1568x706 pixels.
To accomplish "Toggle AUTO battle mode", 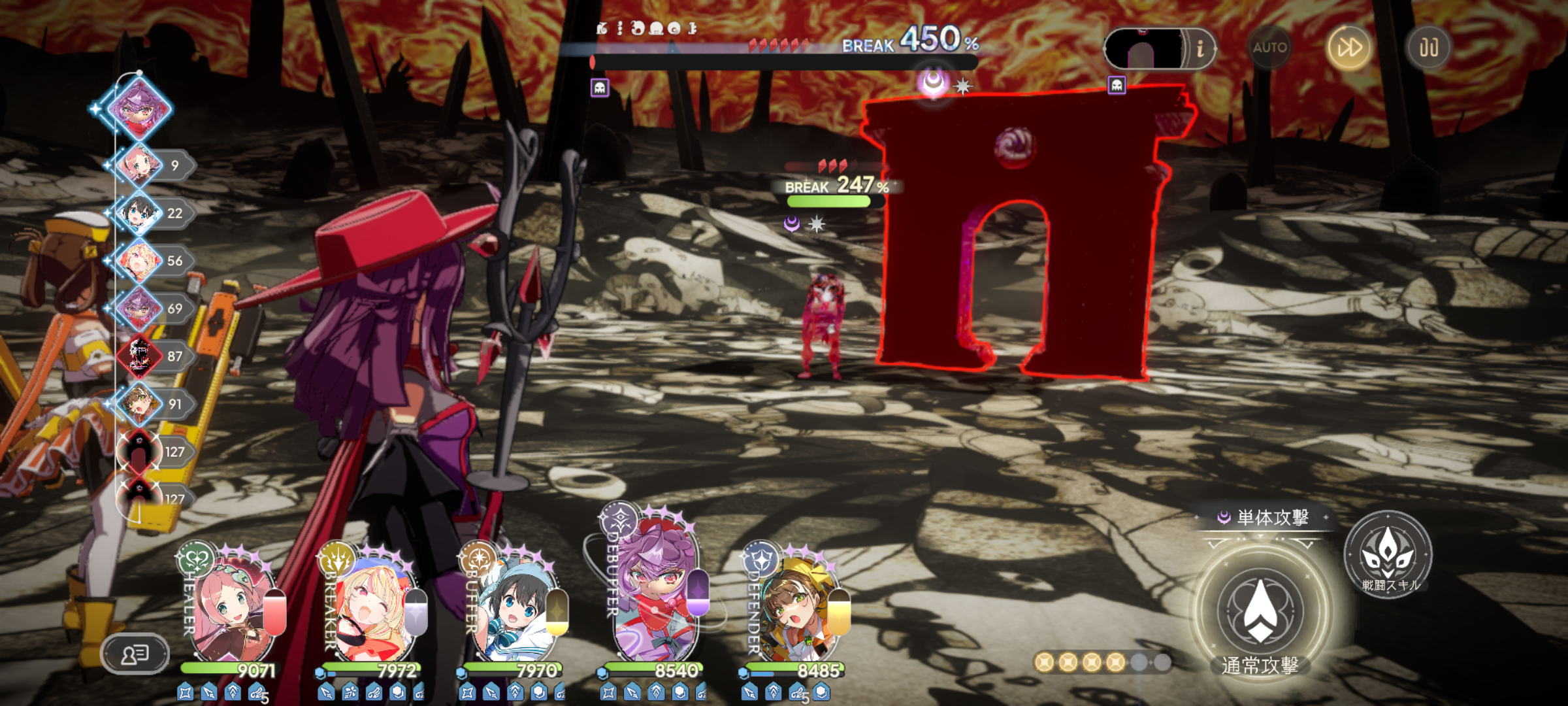I will point(1269,48).
